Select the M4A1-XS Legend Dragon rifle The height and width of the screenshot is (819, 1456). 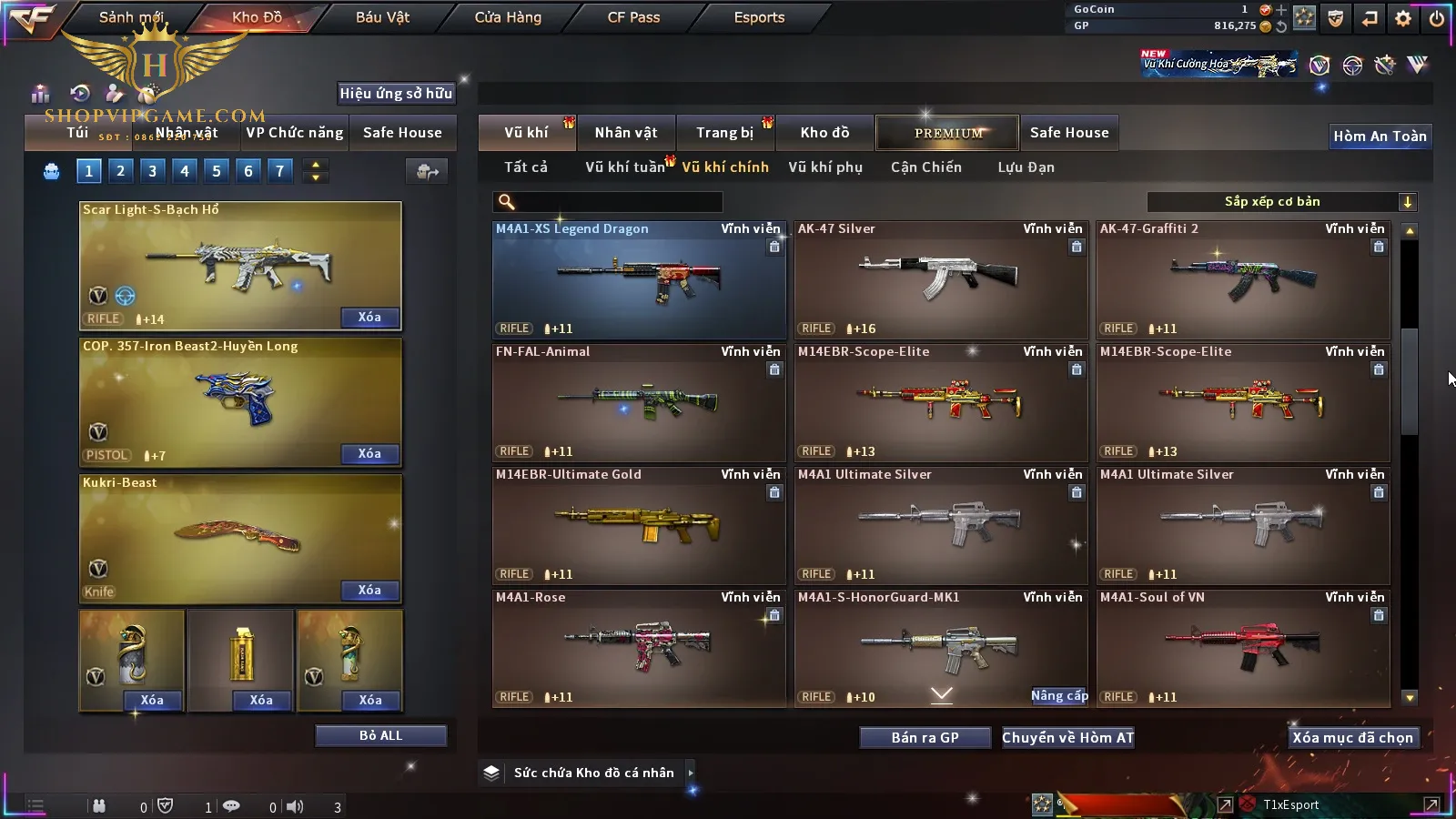coord(639,279)
